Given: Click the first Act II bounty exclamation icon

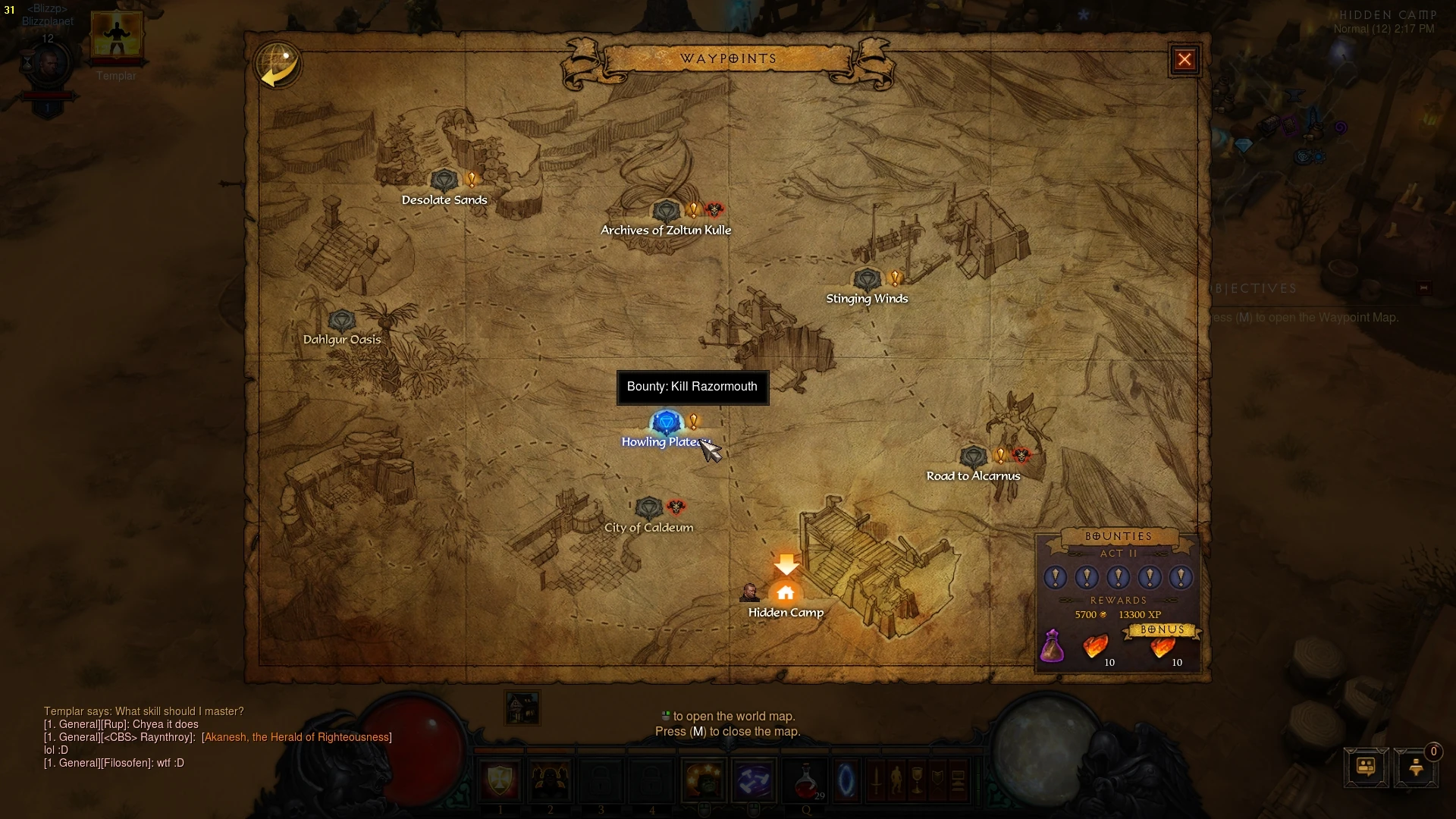Looking at the screenshot, I should 1055,577.
